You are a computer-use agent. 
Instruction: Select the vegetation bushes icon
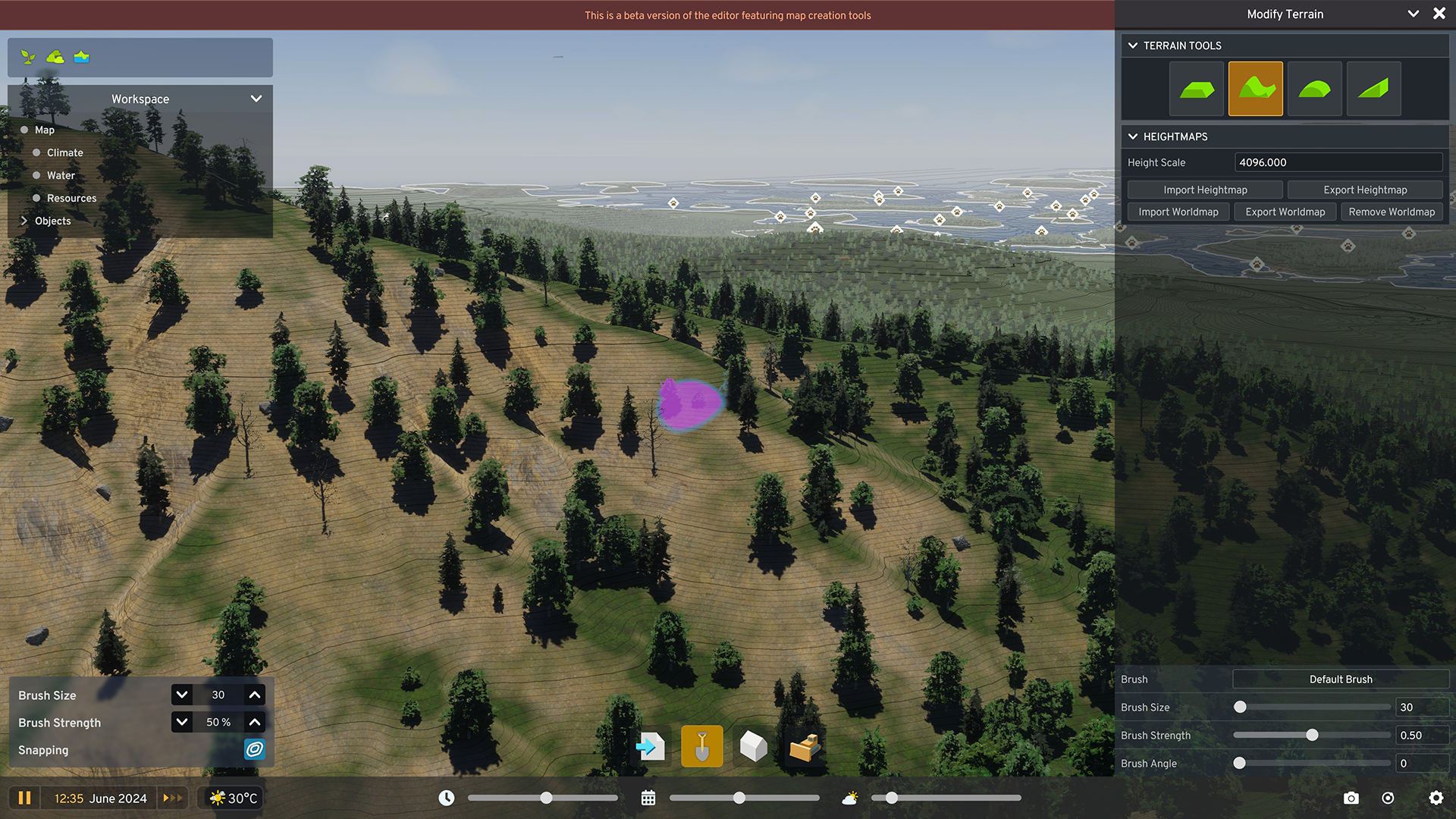(x=55, y=56)
